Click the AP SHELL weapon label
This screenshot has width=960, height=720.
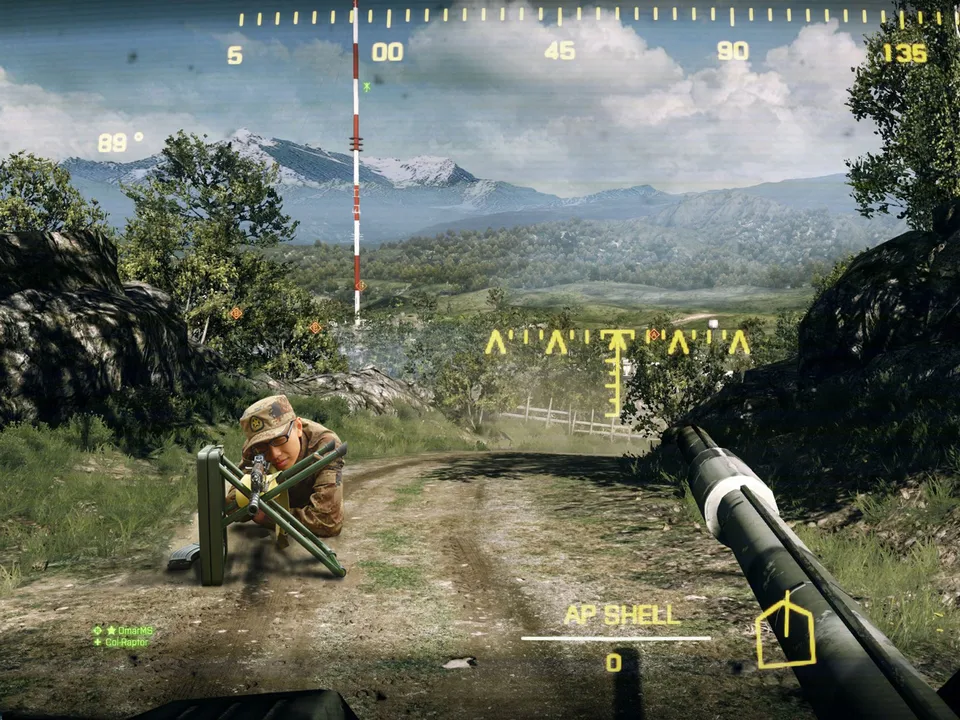tap(622, 615)
